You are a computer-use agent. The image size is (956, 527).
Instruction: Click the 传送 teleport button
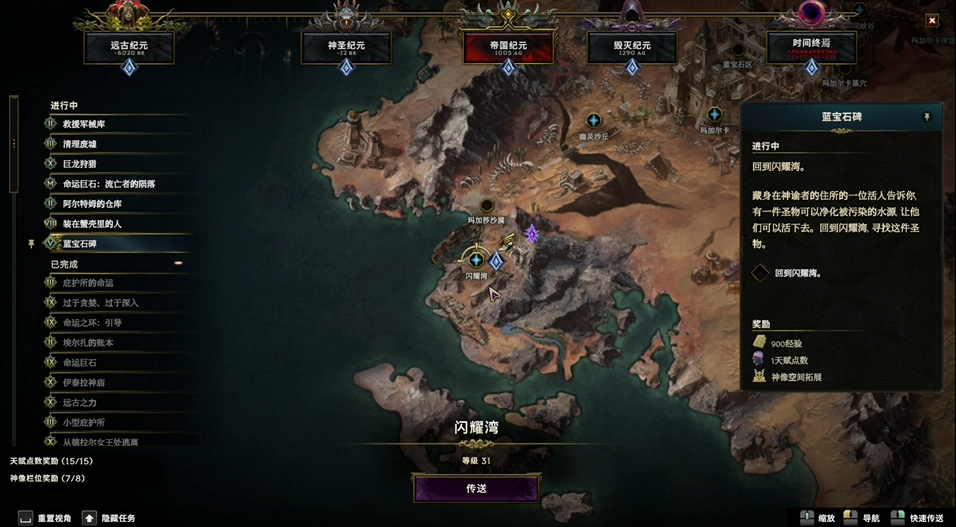(x=476, y=488)
